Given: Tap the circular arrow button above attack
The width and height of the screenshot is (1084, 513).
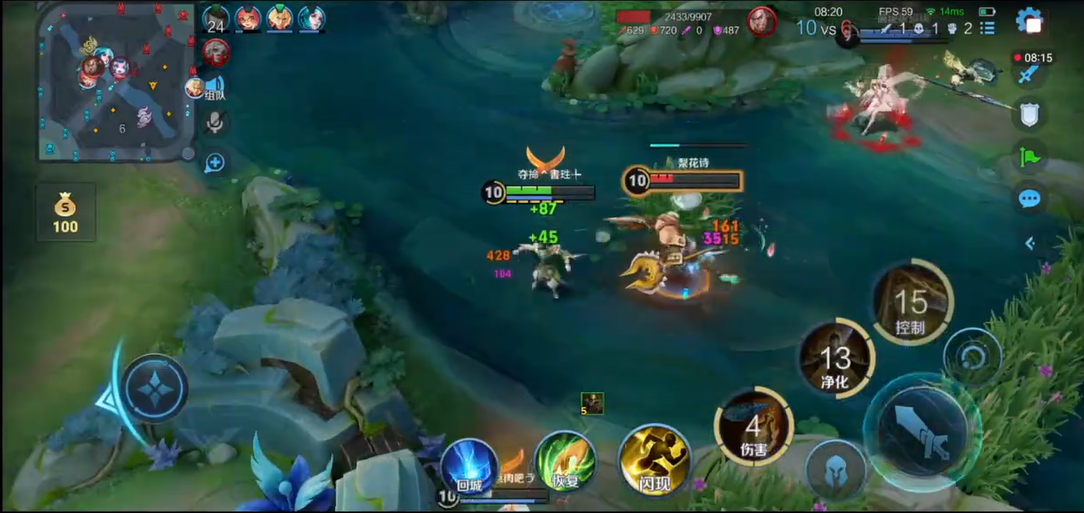Looking at the screenshot, I should tap(972, 357).
